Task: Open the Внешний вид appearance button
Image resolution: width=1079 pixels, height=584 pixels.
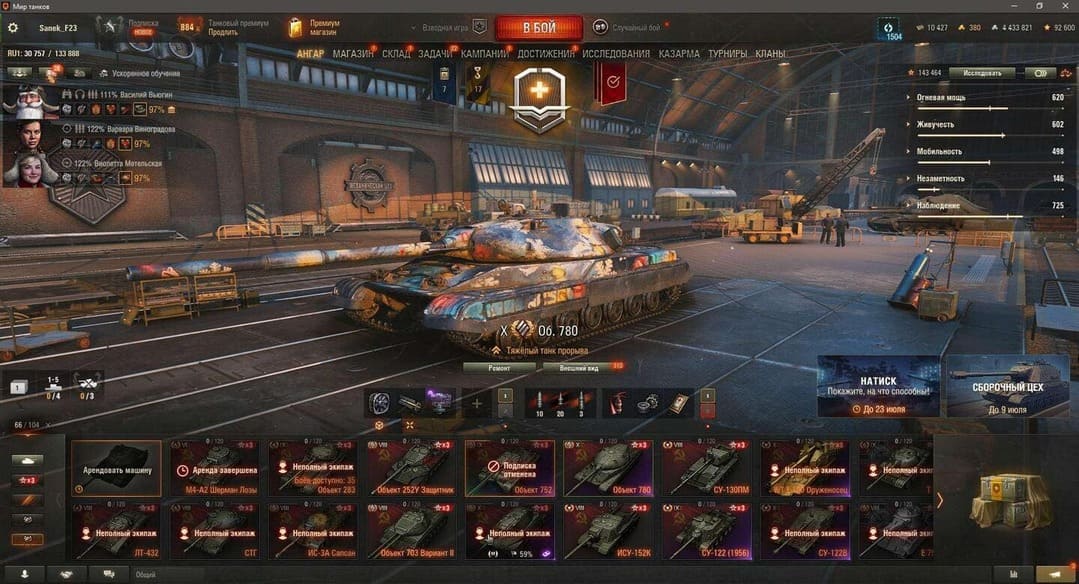Action: (578, 368)
